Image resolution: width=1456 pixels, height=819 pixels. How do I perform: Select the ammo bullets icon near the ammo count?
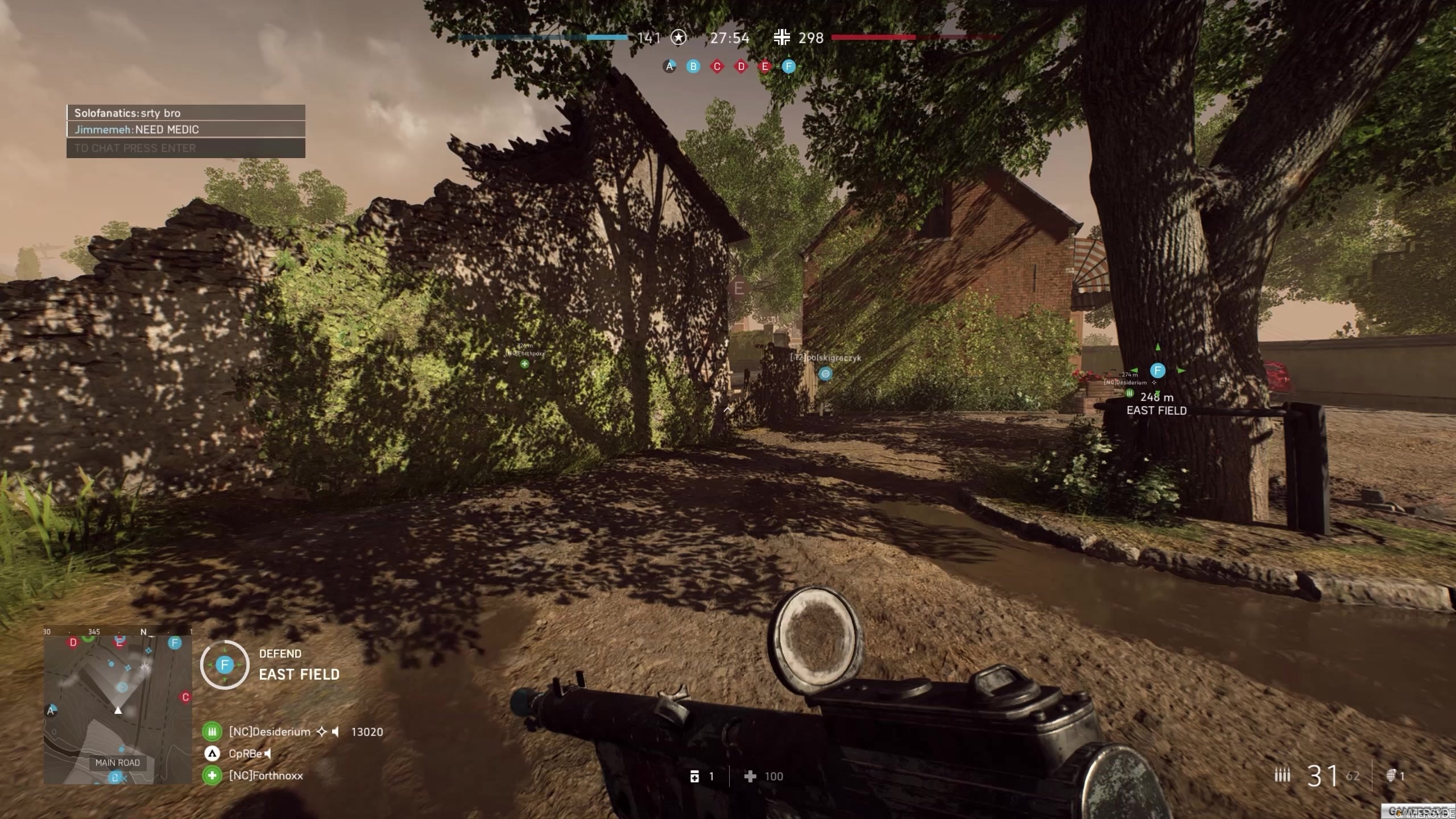tap(1284, 775)
